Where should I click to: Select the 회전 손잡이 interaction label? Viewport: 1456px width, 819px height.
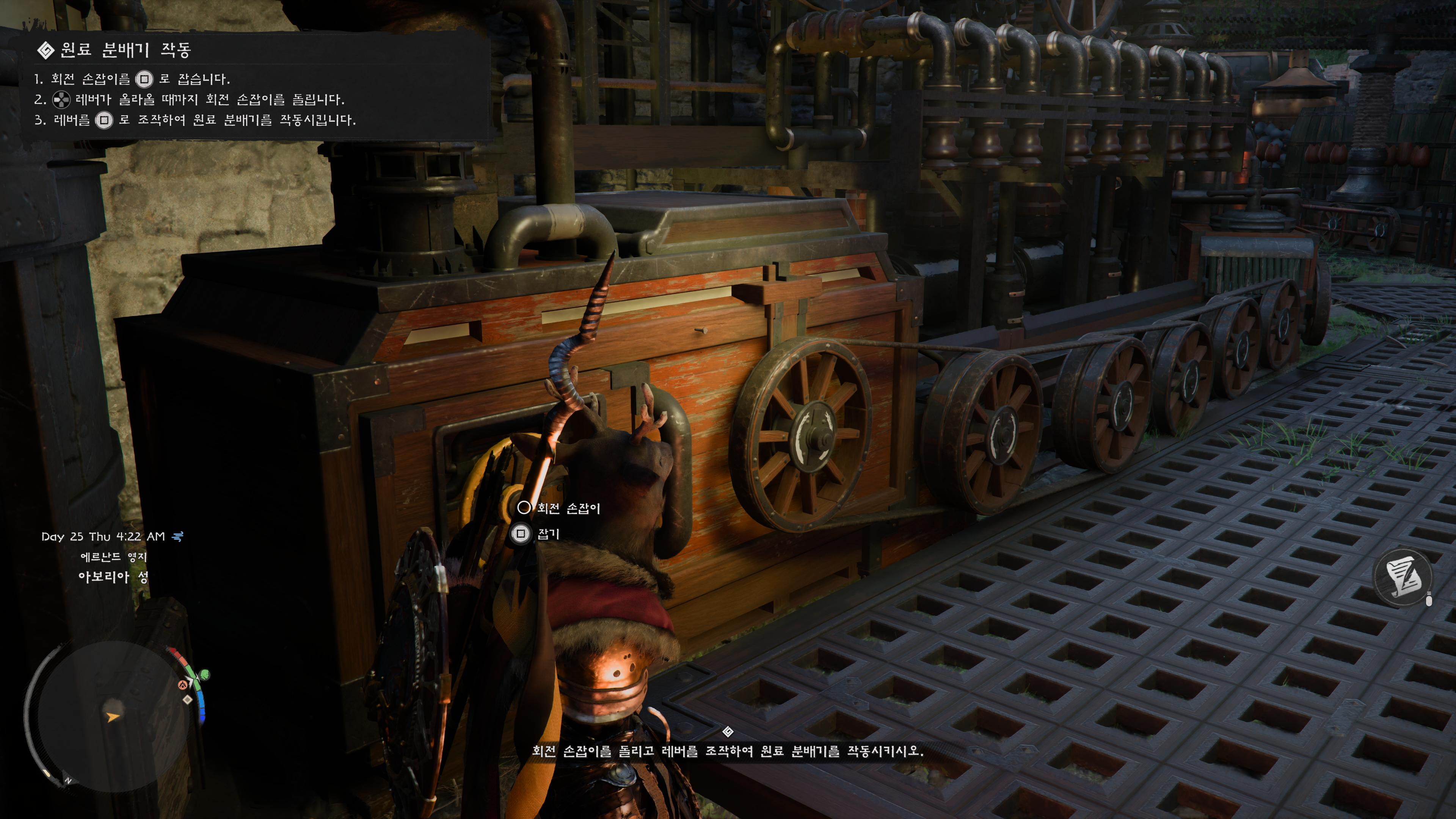pos(568,508)
